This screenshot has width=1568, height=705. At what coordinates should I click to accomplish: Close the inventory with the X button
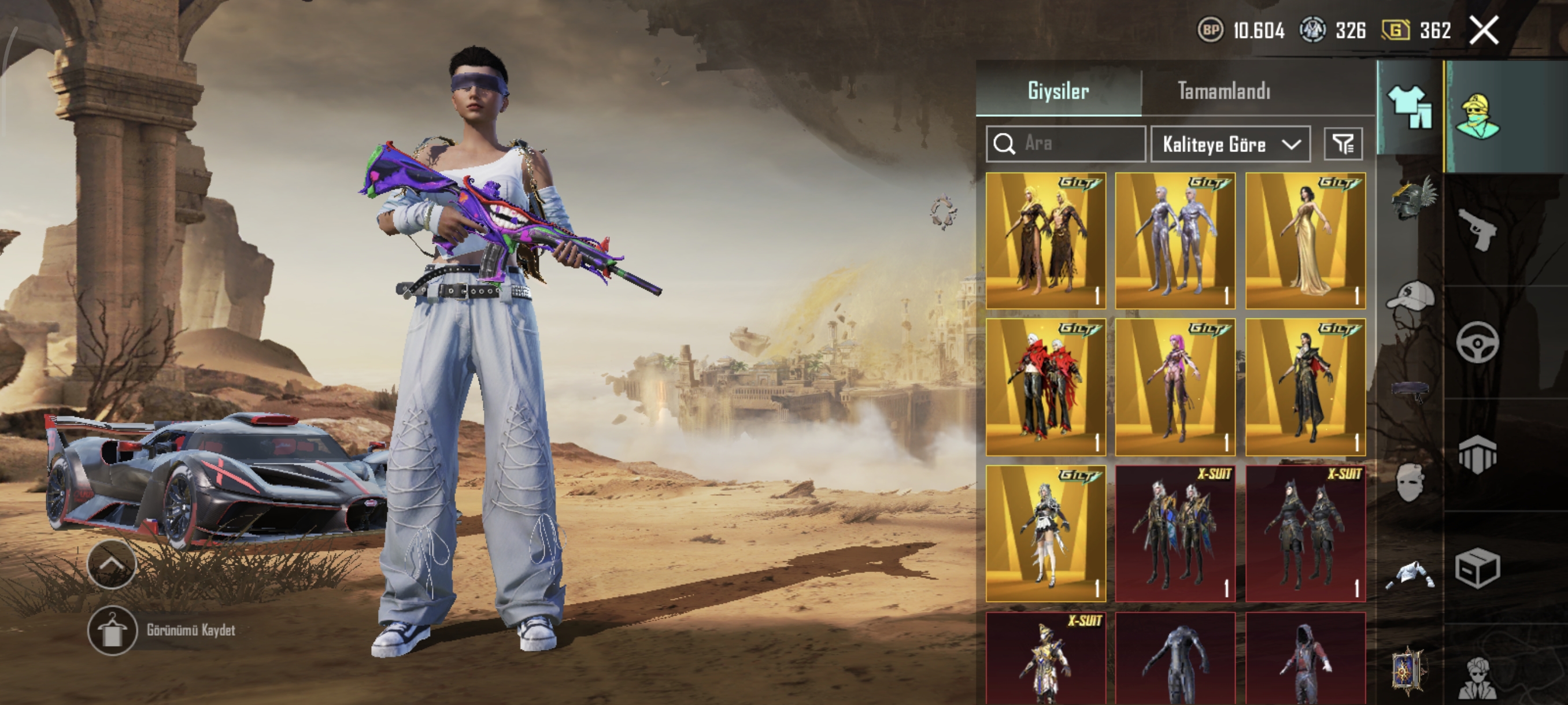click(1484, 31)
